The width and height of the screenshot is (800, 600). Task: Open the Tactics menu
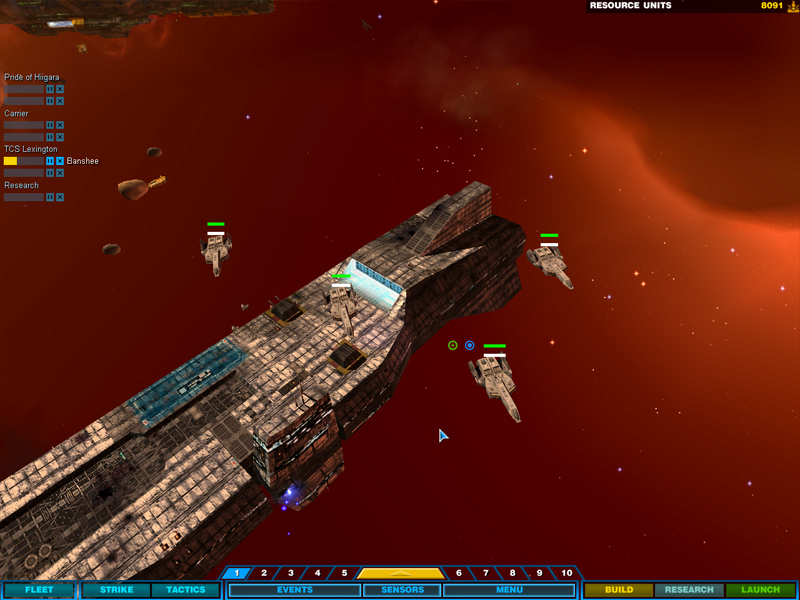(185, 590)
